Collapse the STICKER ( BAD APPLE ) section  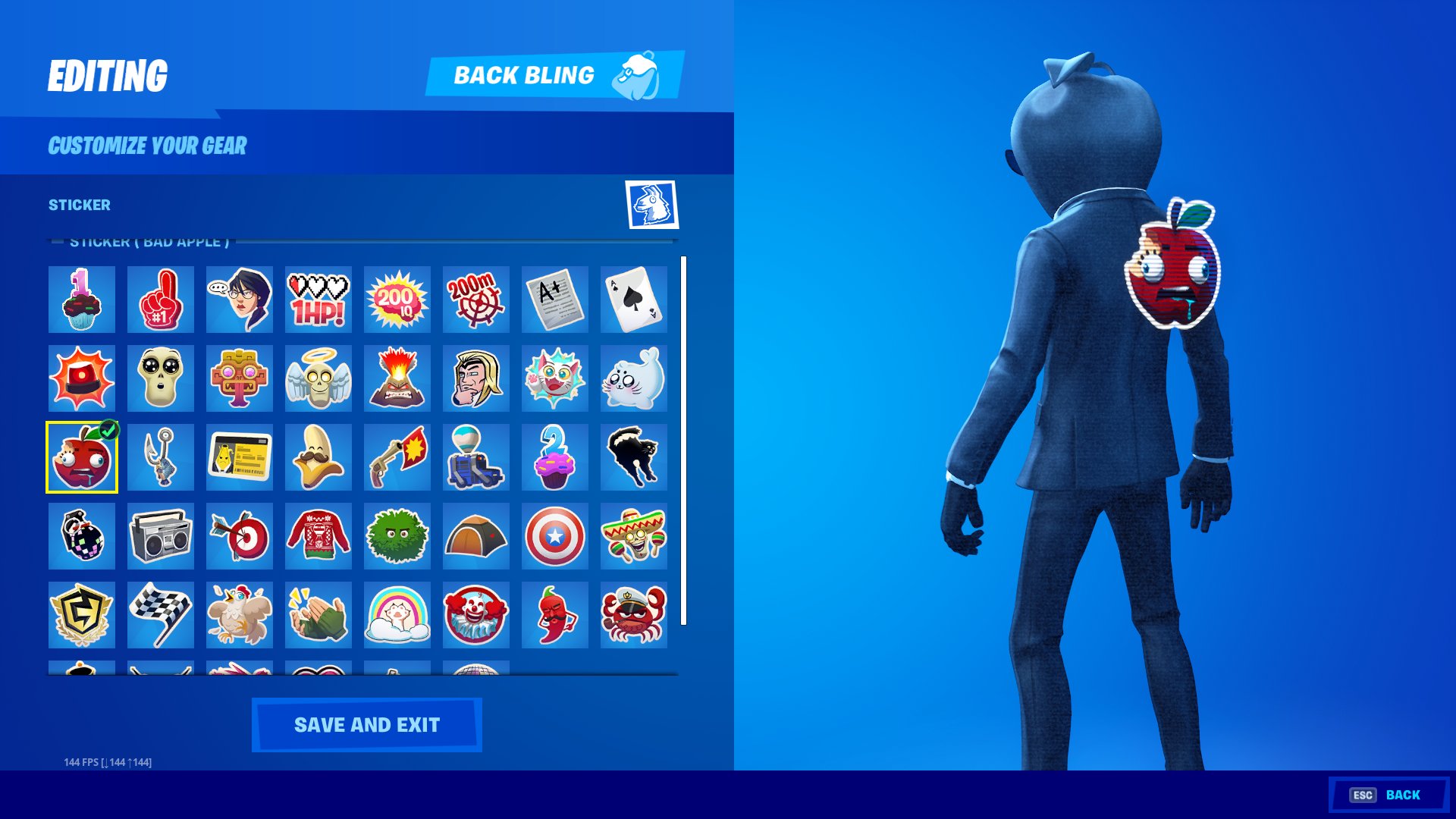click(x=57, y=241)
